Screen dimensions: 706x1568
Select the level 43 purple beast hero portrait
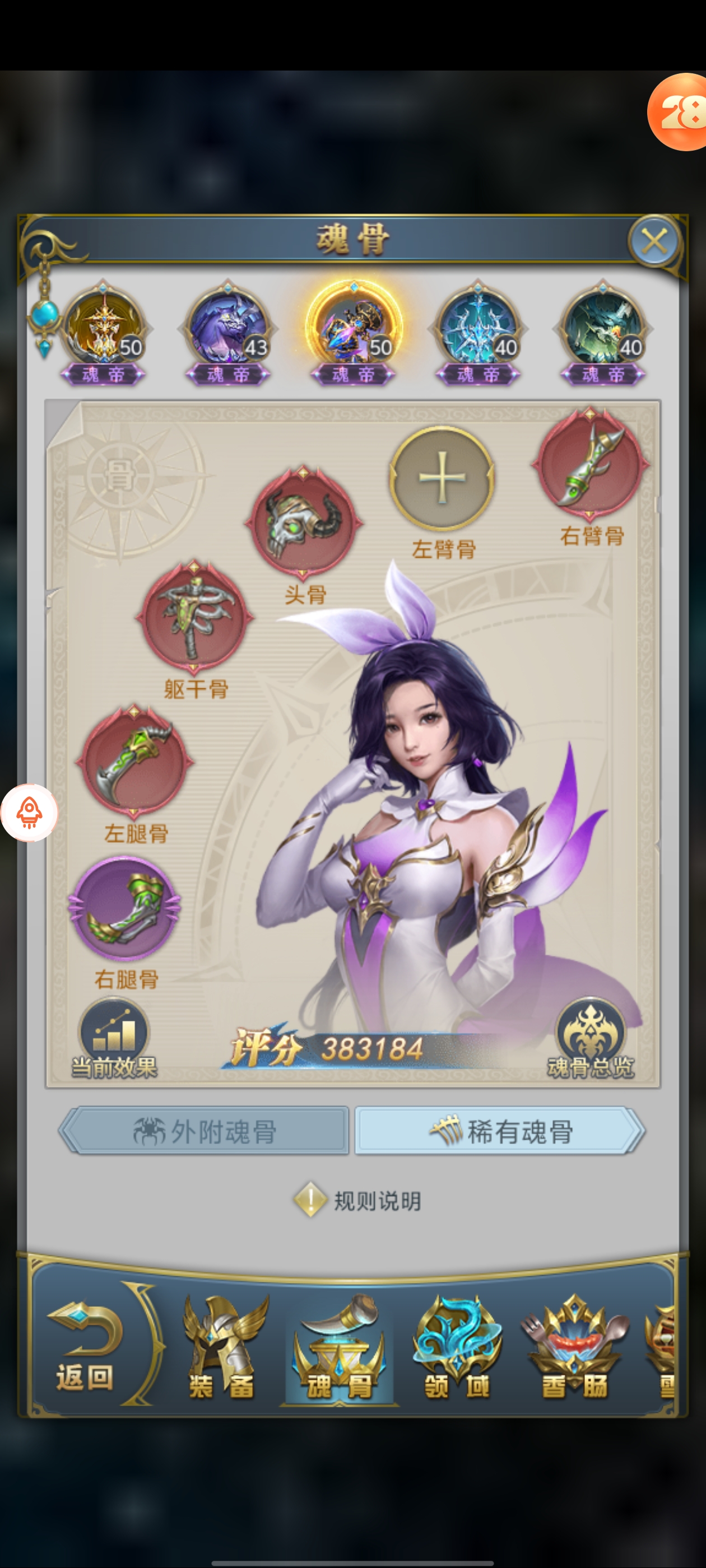(x=228, y=330)
